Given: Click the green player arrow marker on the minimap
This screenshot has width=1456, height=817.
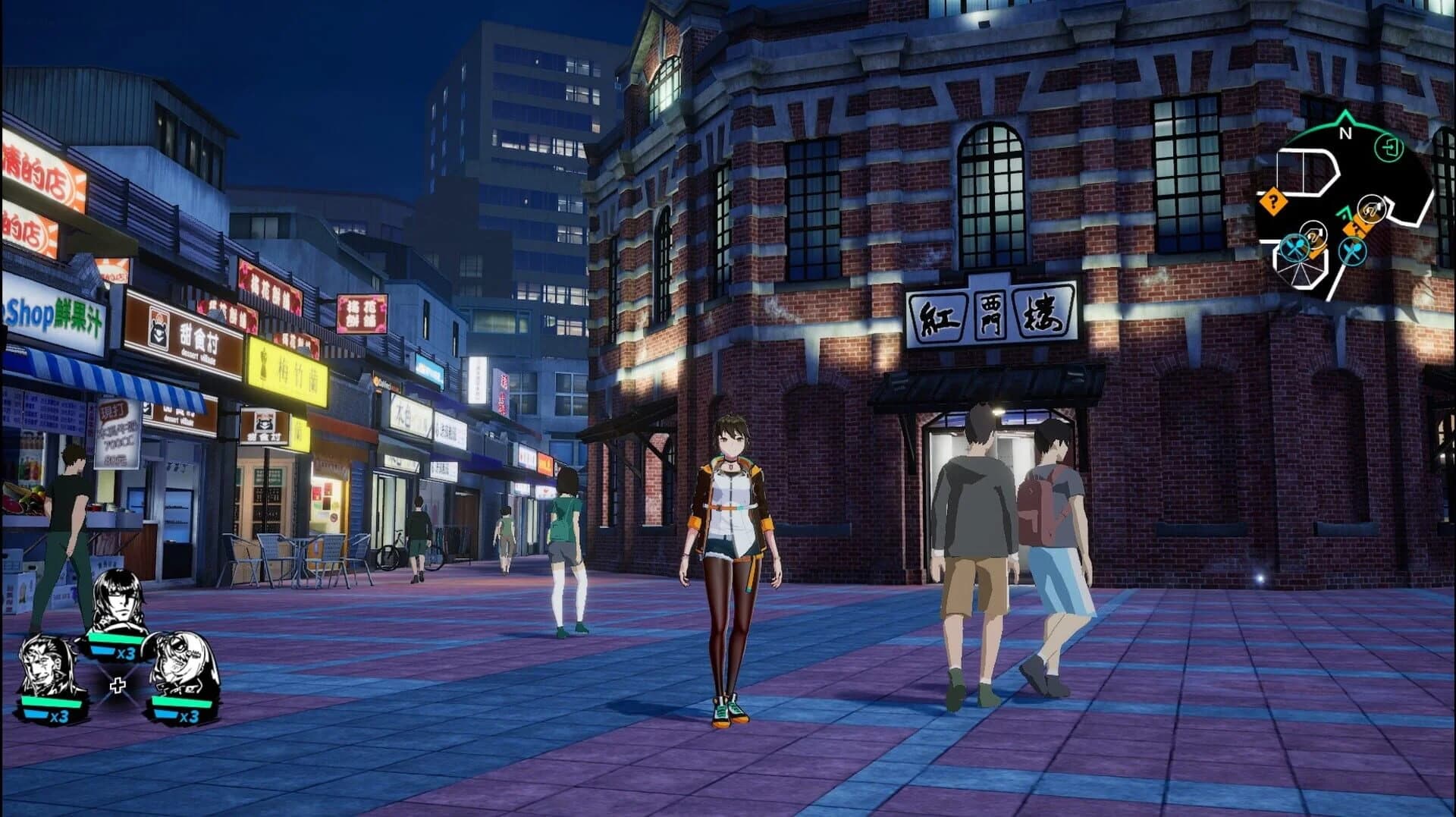Looking at the screenshot, I should pyautogui.click(x=1346, y=214).
